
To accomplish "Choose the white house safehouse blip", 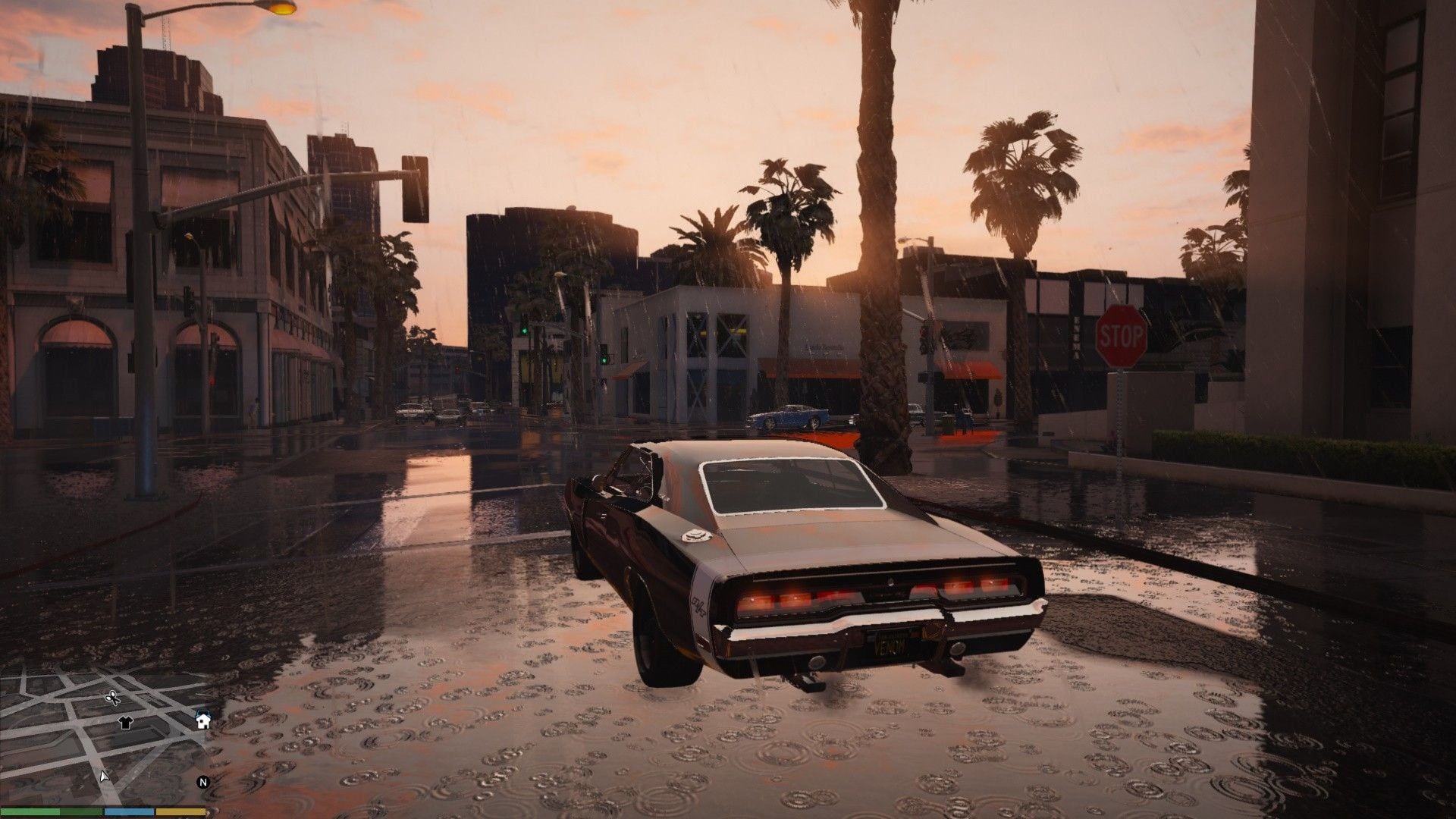I will 202,720.
